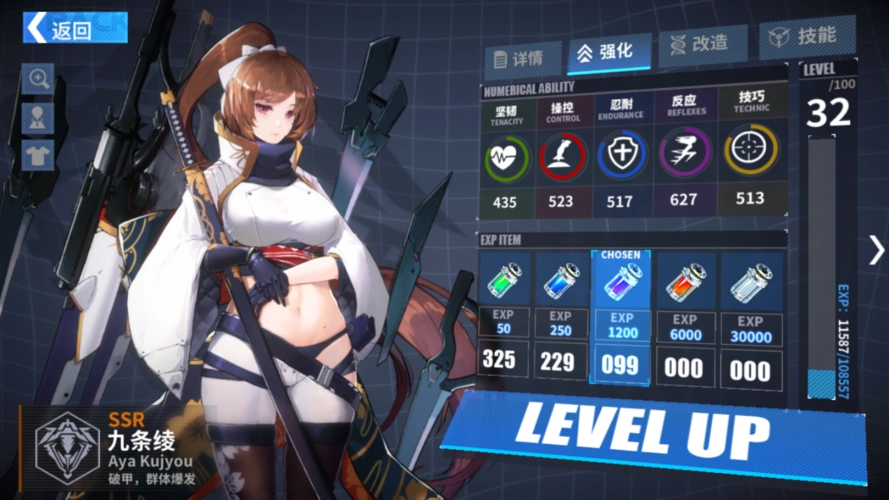Open the magnifier zoom view icon
The height and width of the screenshot is (500, 889).
[39, 78]
